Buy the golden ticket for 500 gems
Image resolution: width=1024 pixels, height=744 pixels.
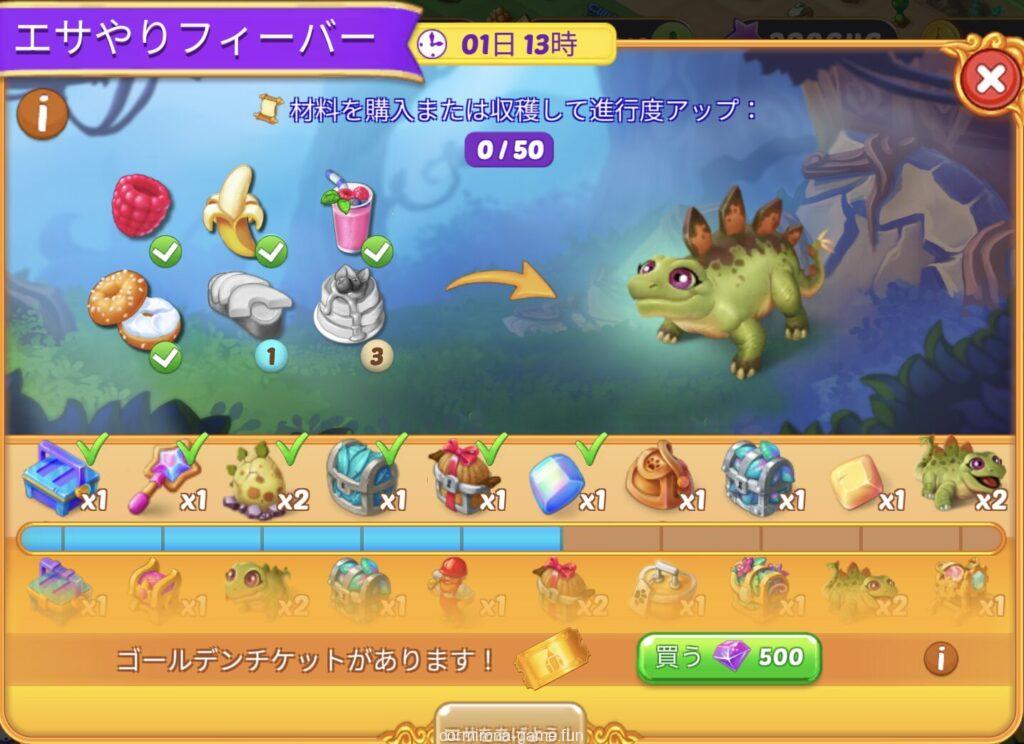tap(729, 658)
